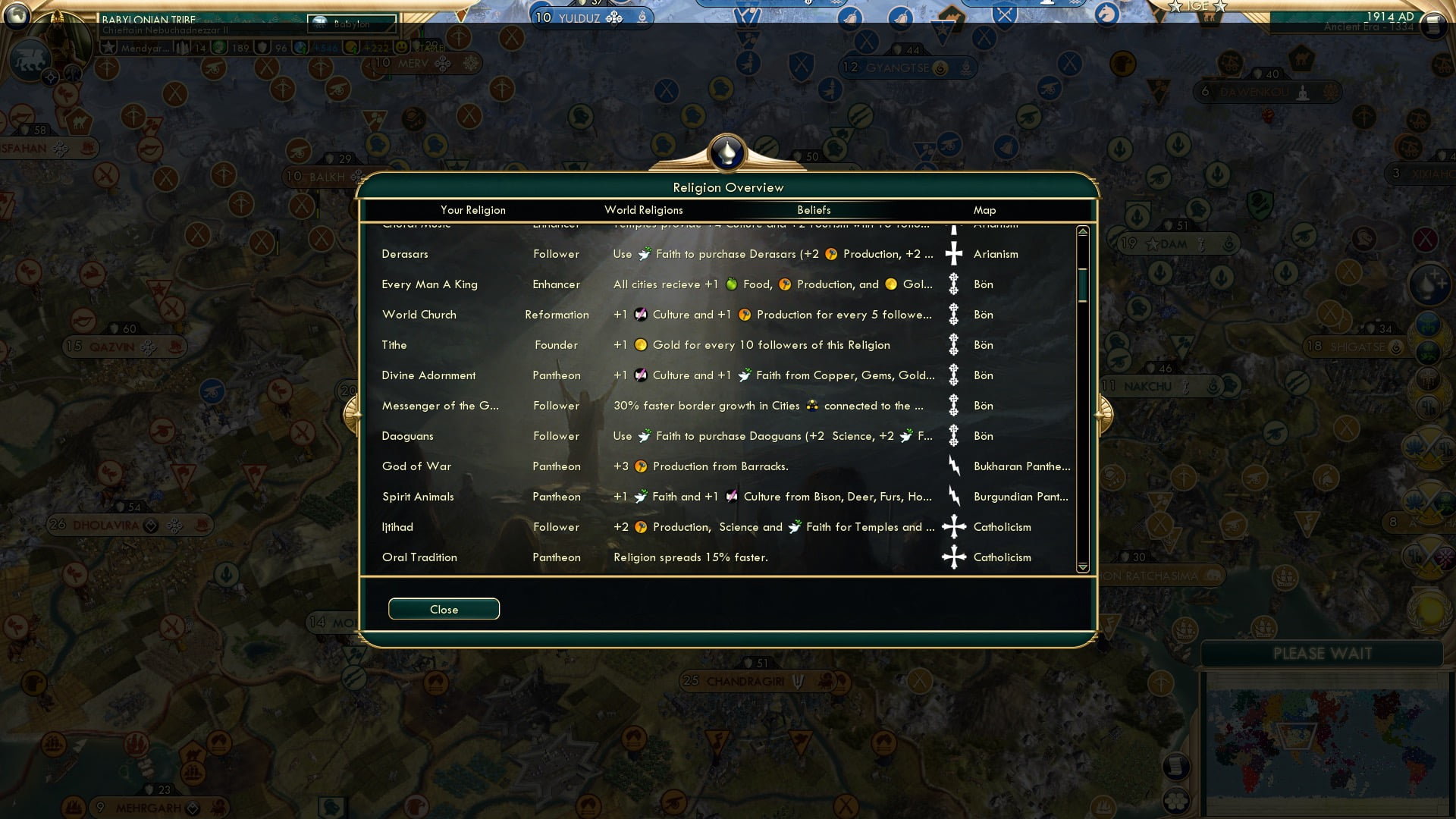Click the gold coin icon on the resource bar

coord(350,49)
